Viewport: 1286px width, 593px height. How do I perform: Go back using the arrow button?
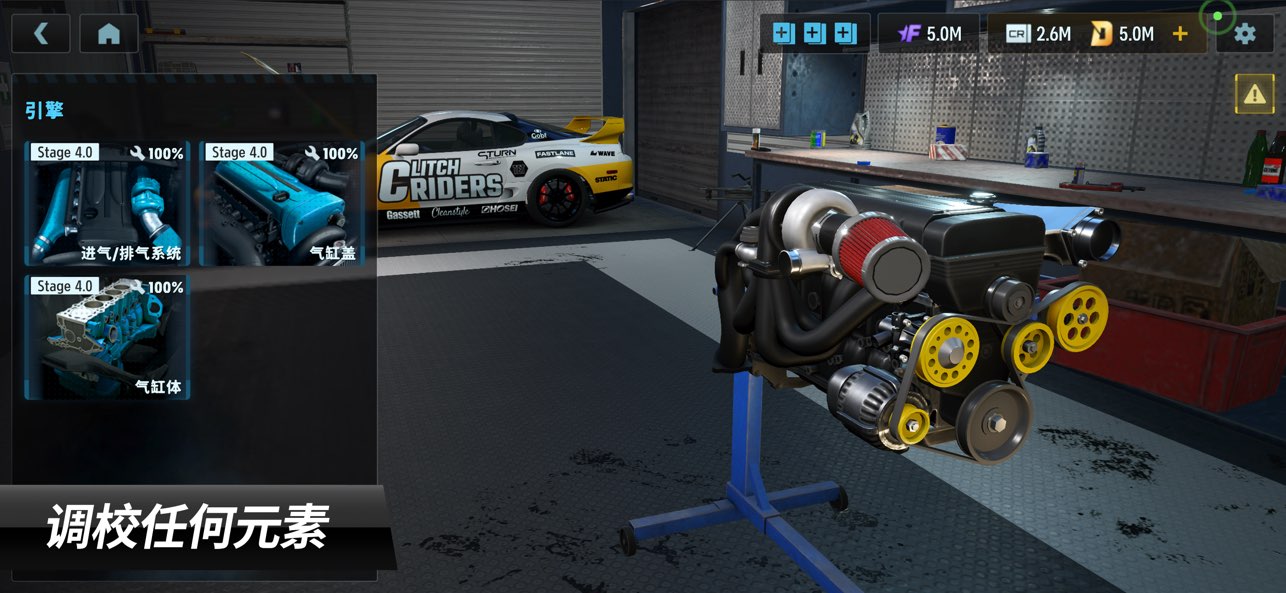click(x=41, y=34)
